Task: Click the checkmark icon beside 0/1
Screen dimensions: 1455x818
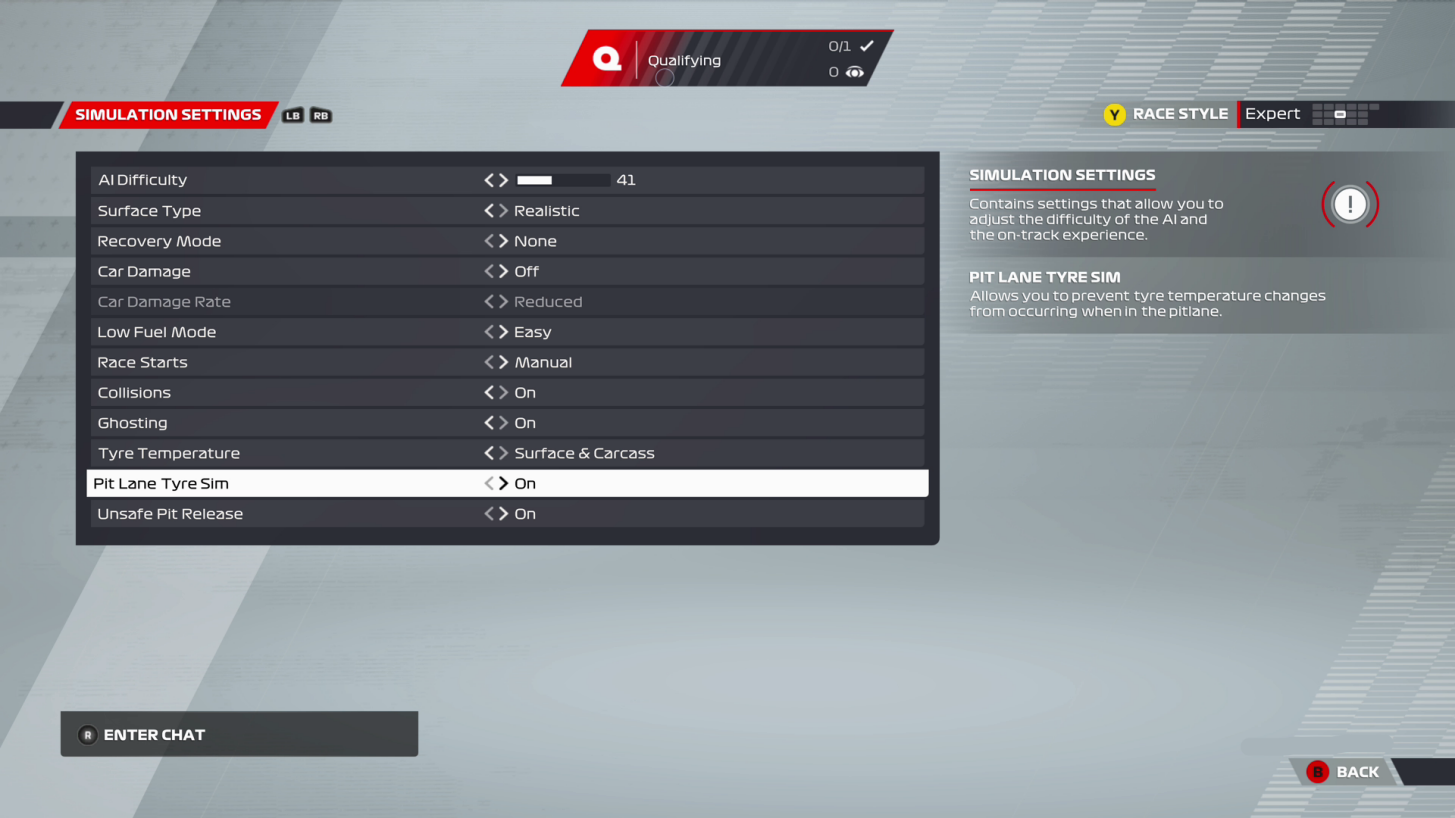Action: (865, 45)
